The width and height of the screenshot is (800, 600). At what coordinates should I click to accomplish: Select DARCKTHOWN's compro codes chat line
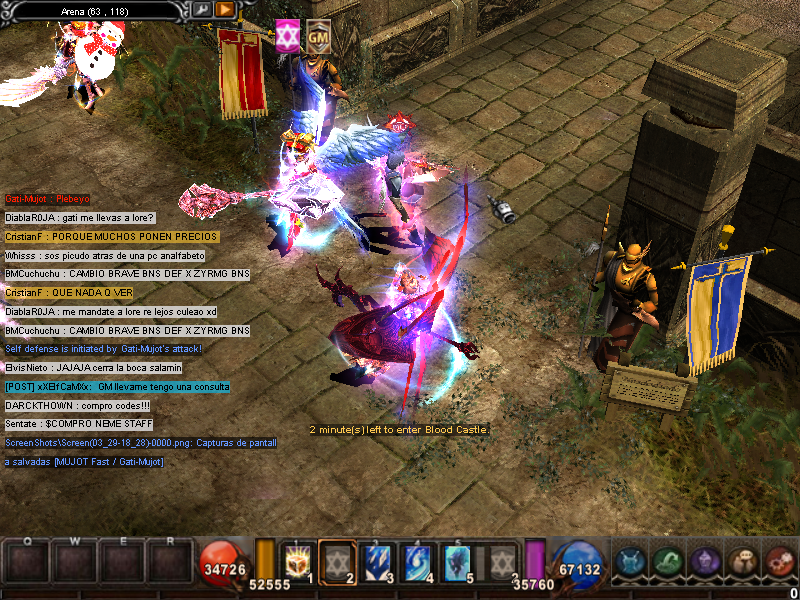[63, 406]
